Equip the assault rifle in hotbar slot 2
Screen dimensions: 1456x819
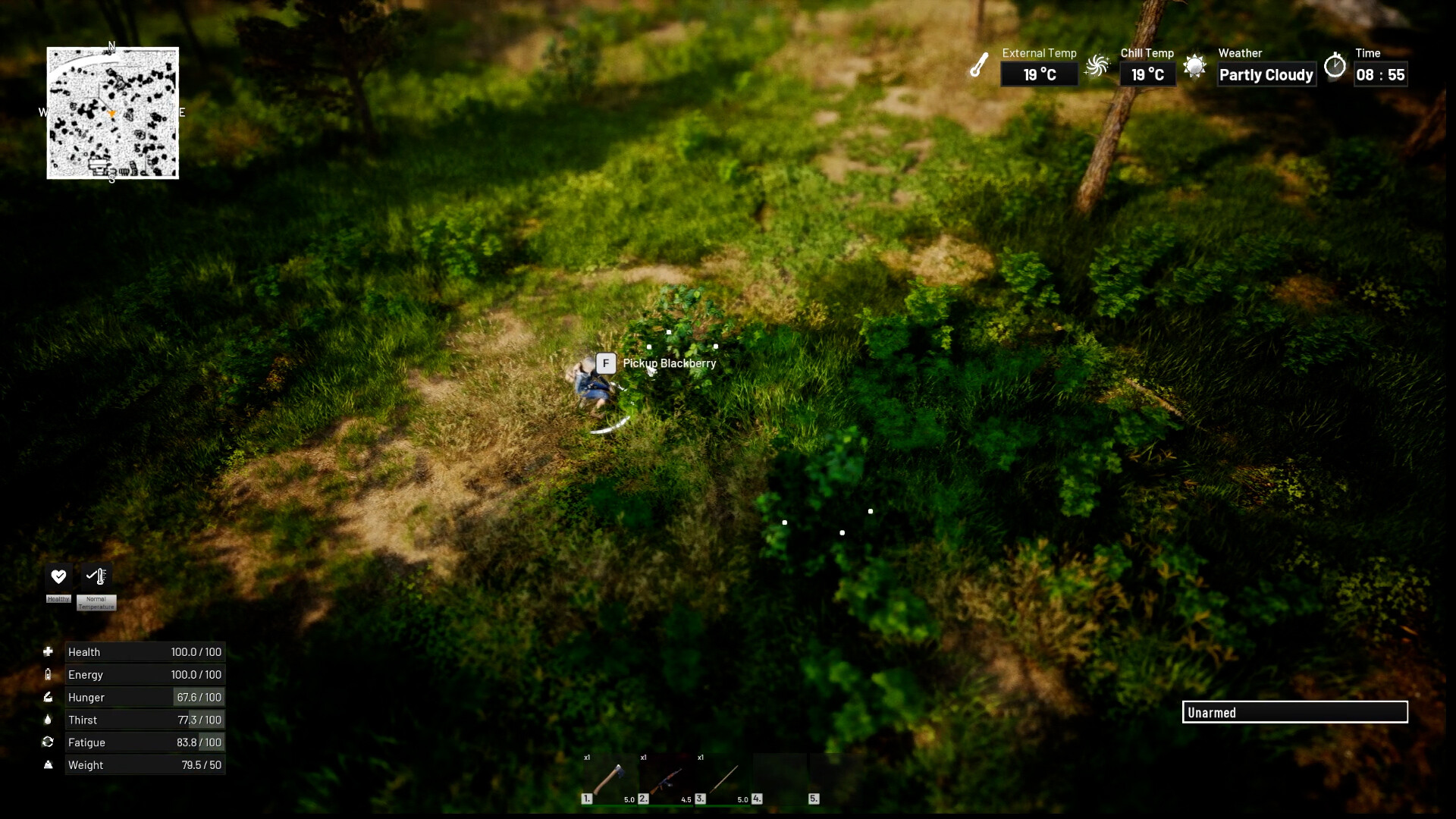(x=666, y=779)
